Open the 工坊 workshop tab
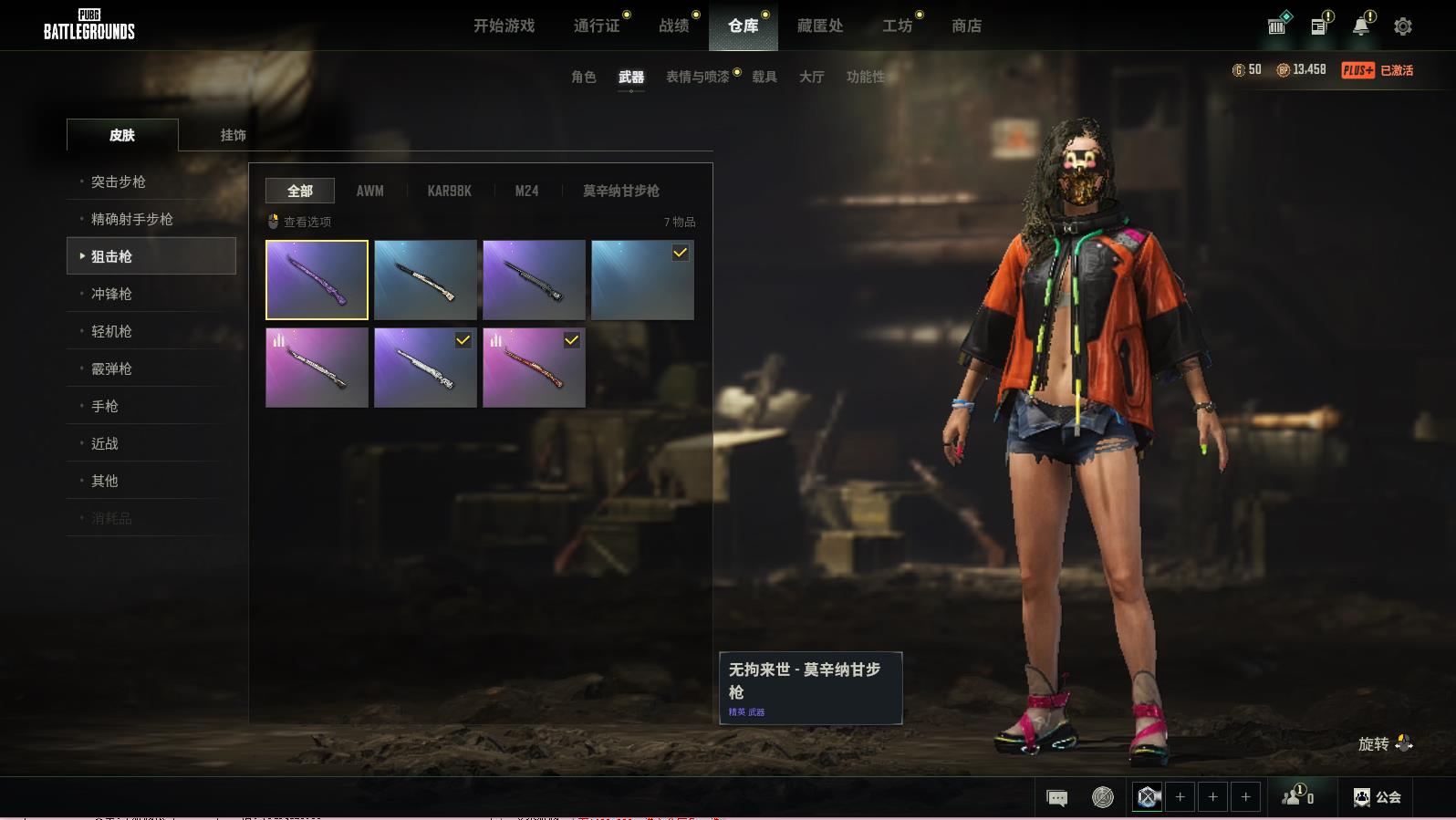Screen dimensions: 1456x820 [x=897, y=26]
